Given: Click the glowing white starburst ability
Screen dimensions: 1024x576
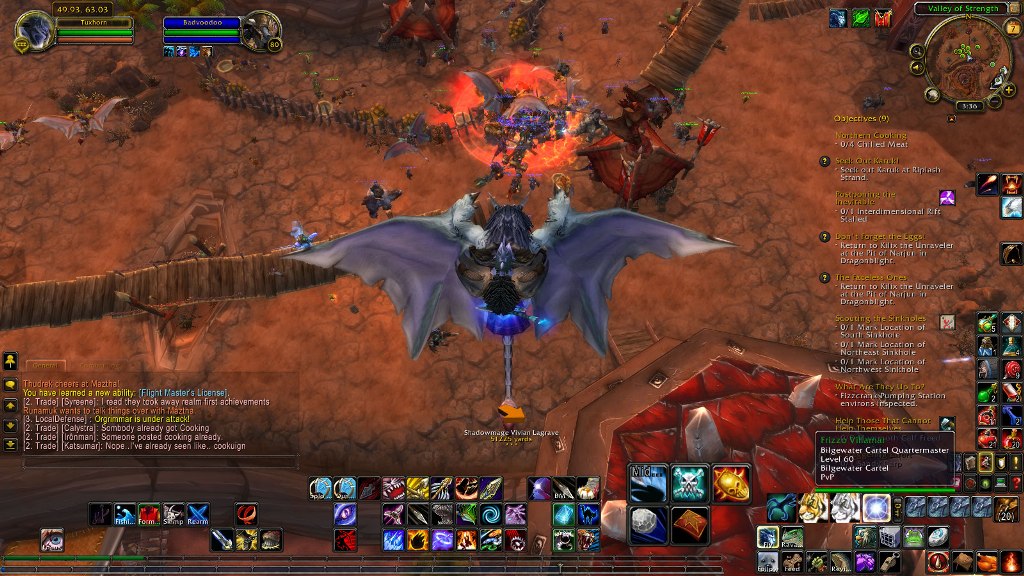Looking at the screenshot, I should click(877, 507).
